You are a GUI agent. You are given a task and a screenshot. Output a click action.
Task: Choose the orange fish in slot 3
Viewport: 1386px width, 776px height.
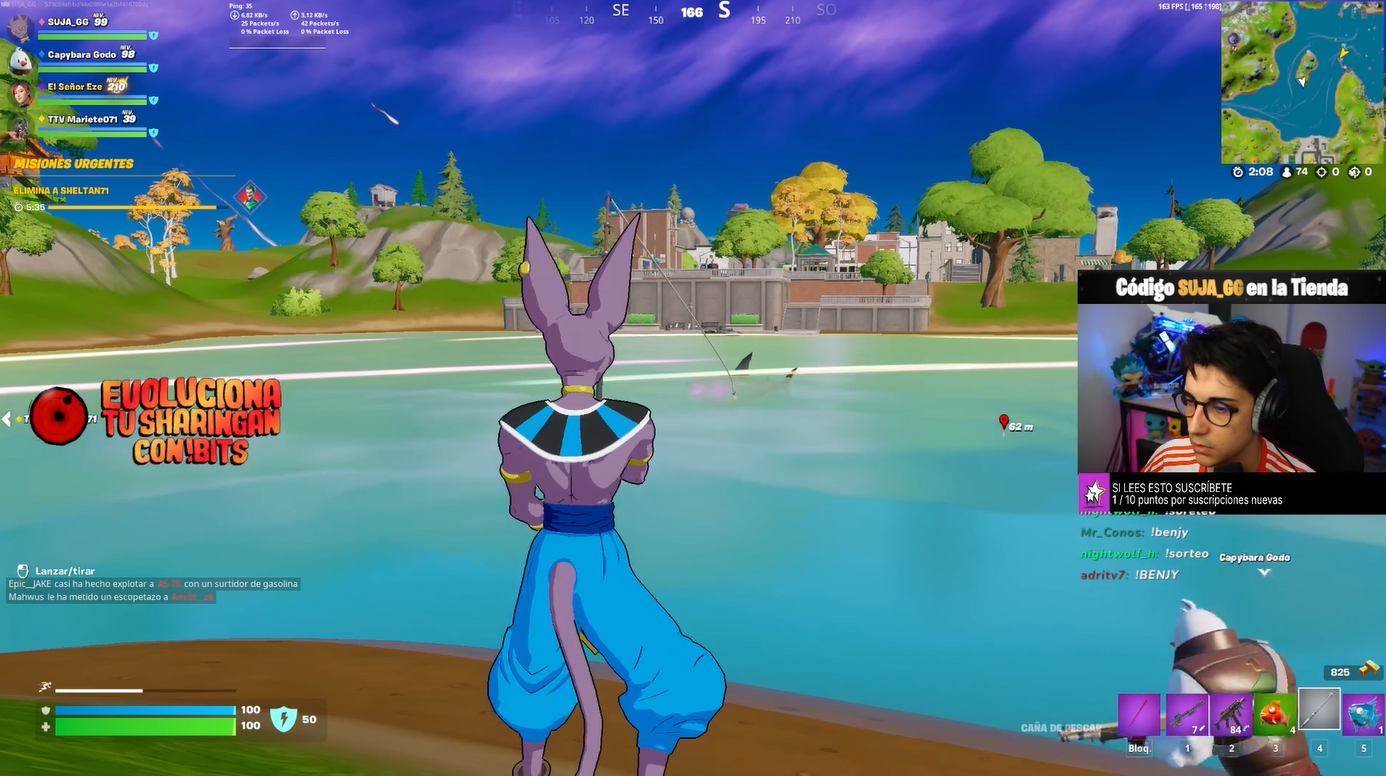click(x=1275, y=715)
